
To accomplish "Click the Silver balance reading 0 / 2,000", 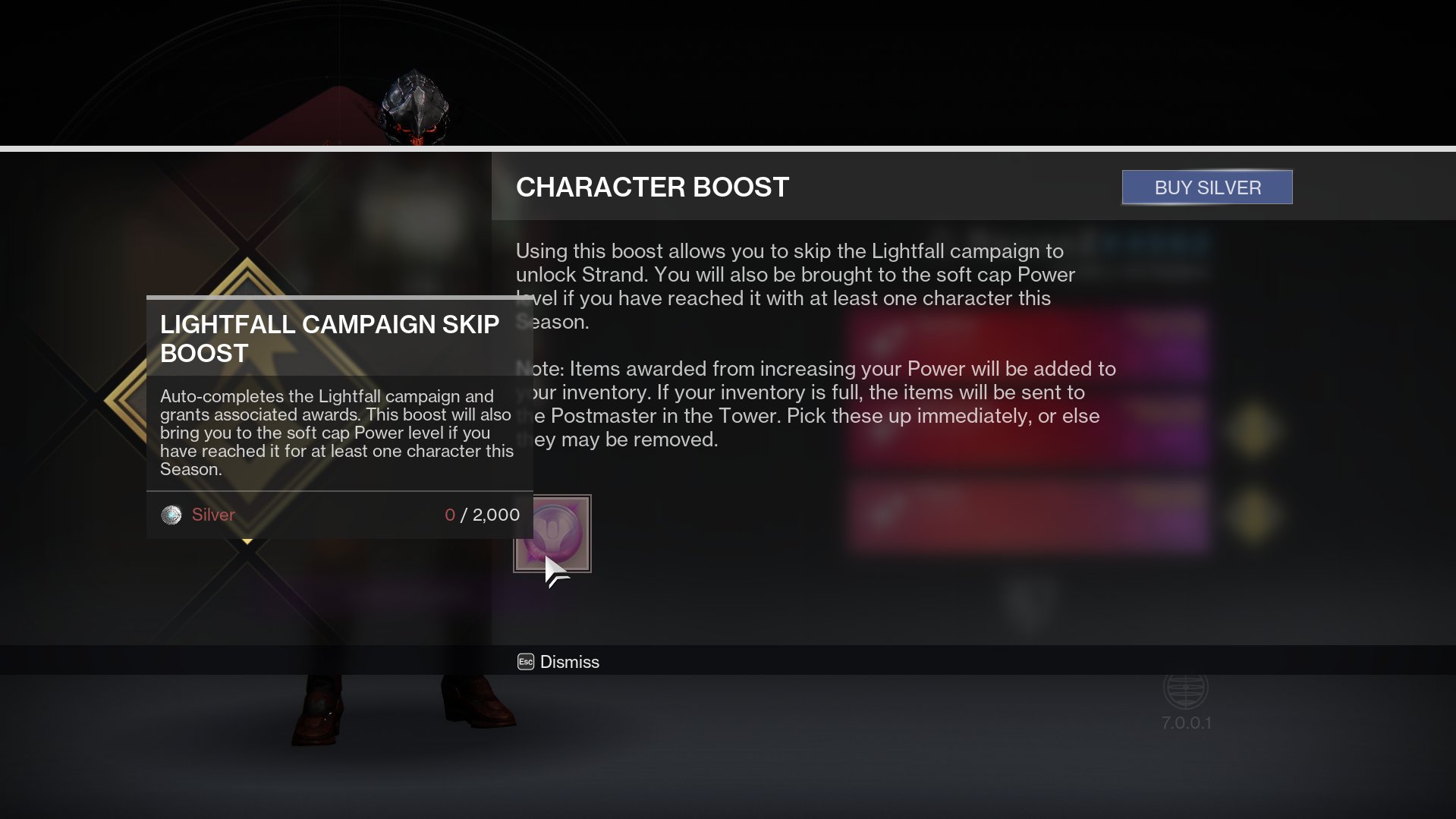I will [x=483, y=515].
